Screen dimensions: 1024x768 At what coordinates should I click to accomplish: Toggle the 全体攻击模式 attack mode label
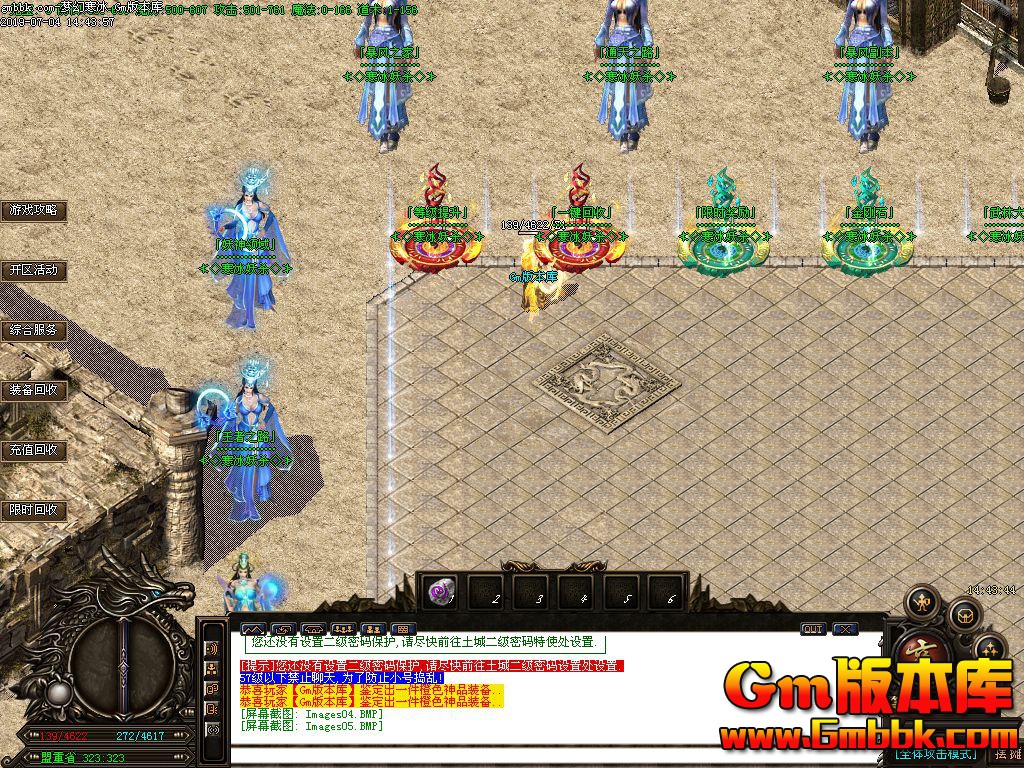(934, 753)
